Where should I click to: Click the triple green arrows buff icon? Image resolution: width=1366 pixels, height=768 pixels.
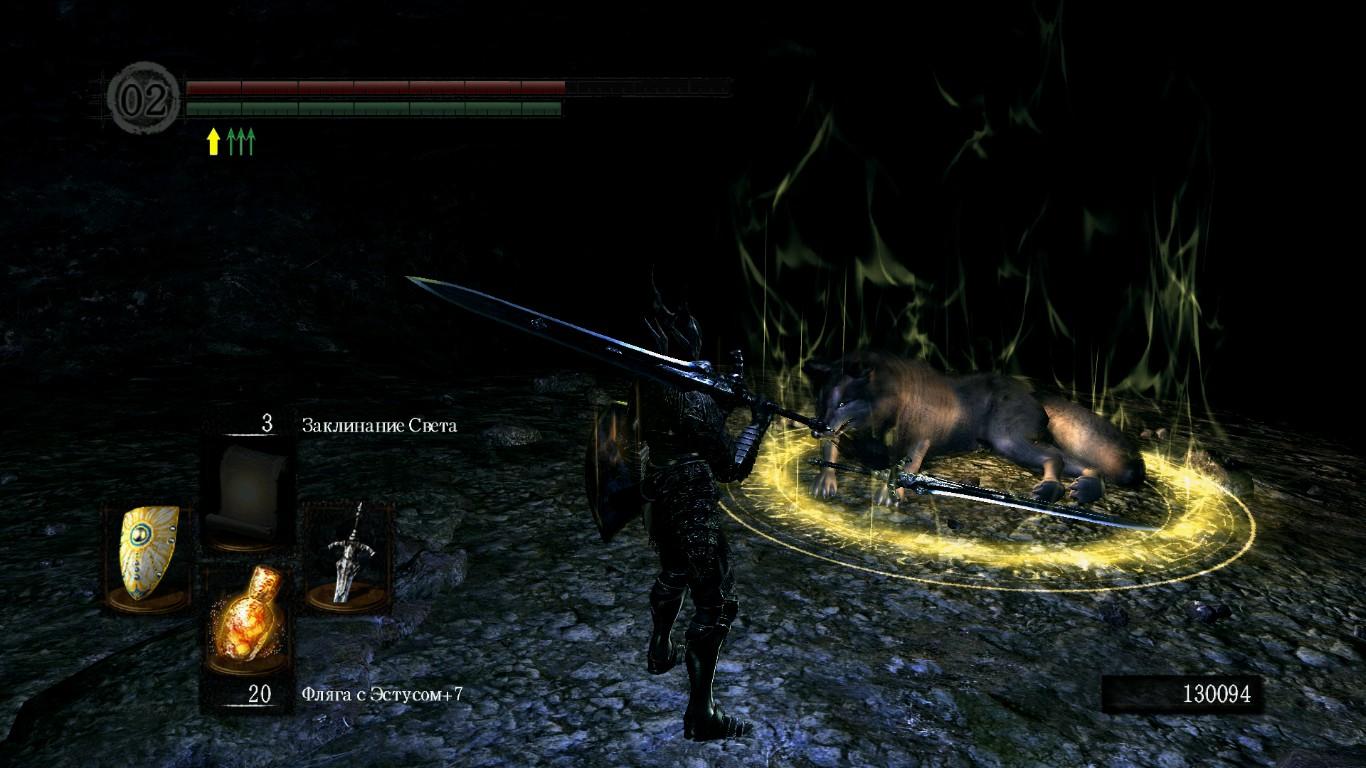click(x=241, y=142)
